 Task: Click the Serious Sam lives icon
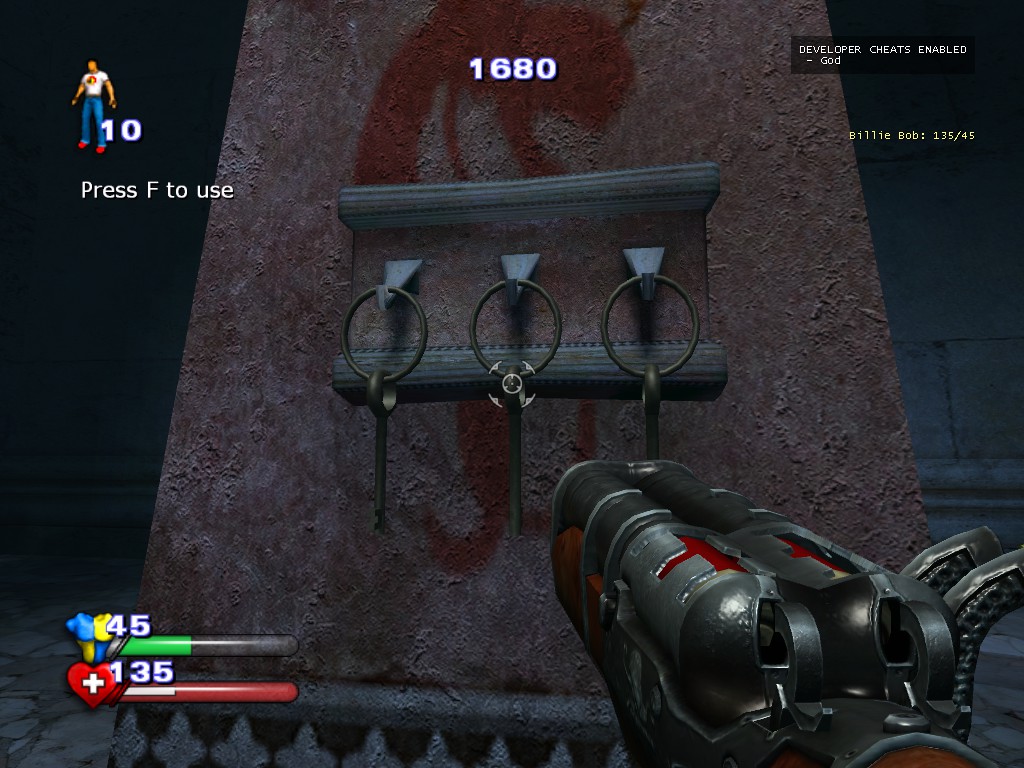click(x=93, y=105)
